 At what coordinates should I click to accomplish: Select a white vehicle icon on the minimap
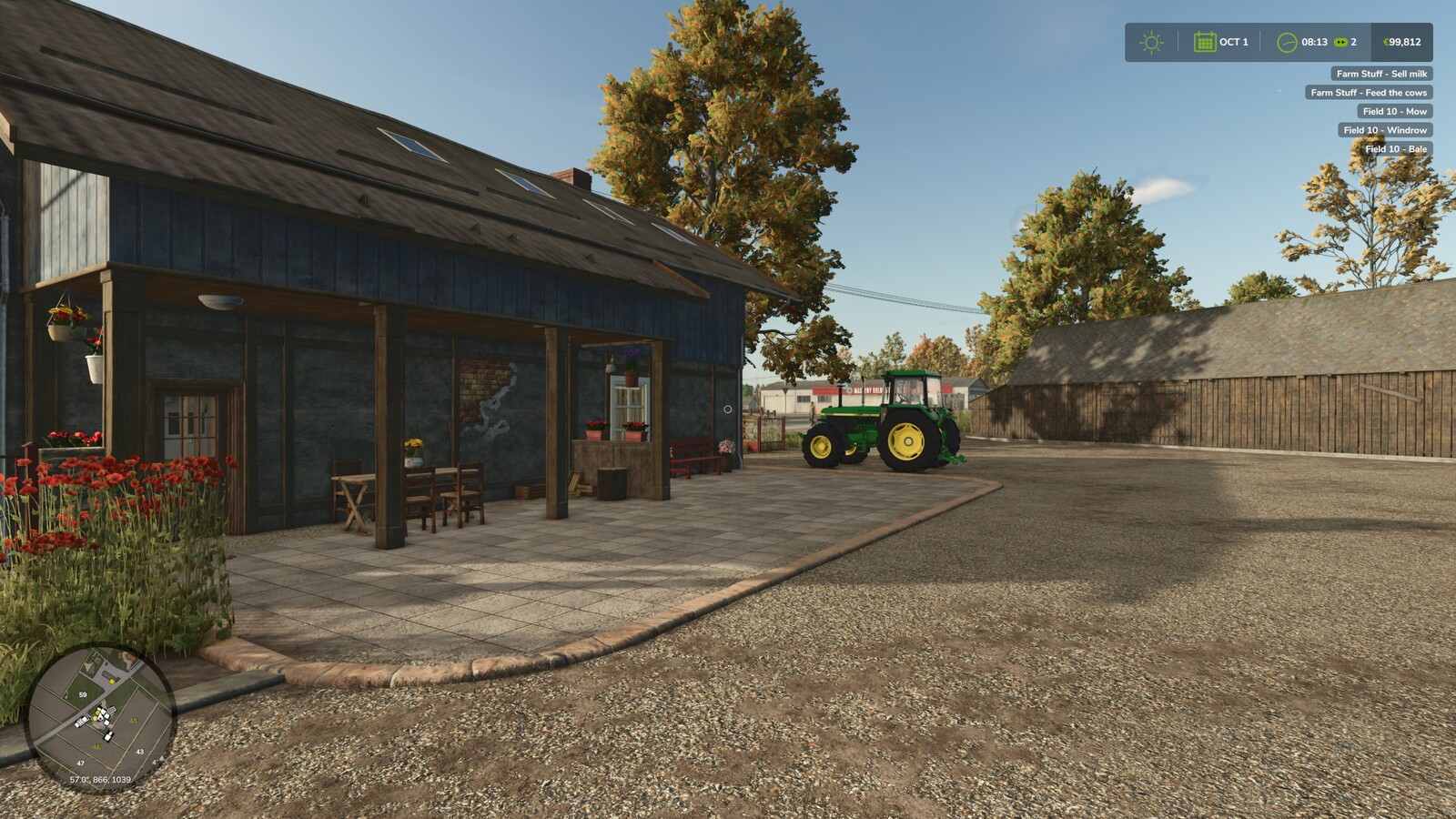pyautogui.click(x=81, y=722)
